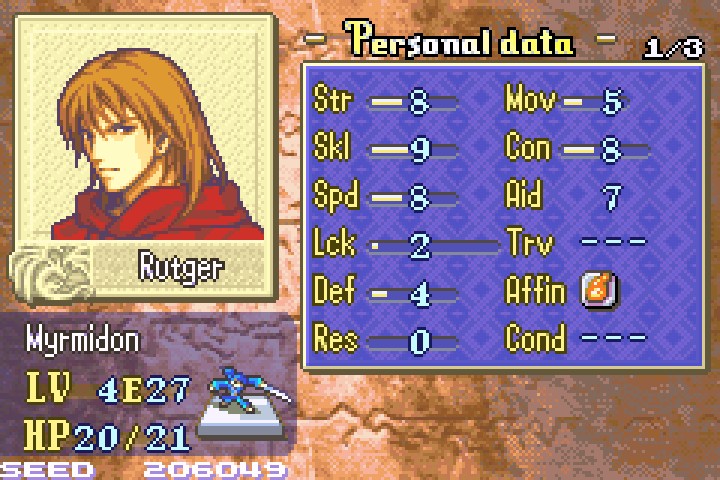This screenshot has height=480, width=720.
Task: Select the Str stat row
Action: [x=386, y=100]
